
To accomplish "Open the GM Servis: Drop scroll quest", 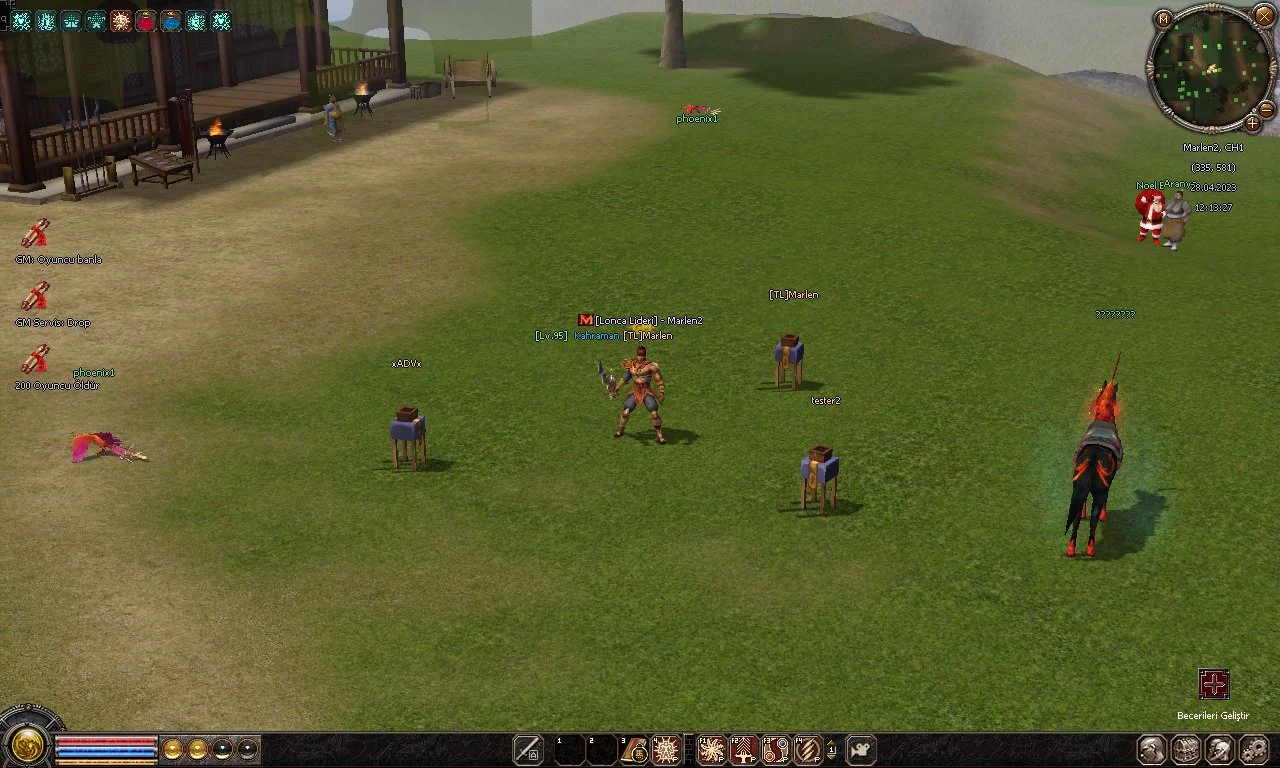I will 36,297.
